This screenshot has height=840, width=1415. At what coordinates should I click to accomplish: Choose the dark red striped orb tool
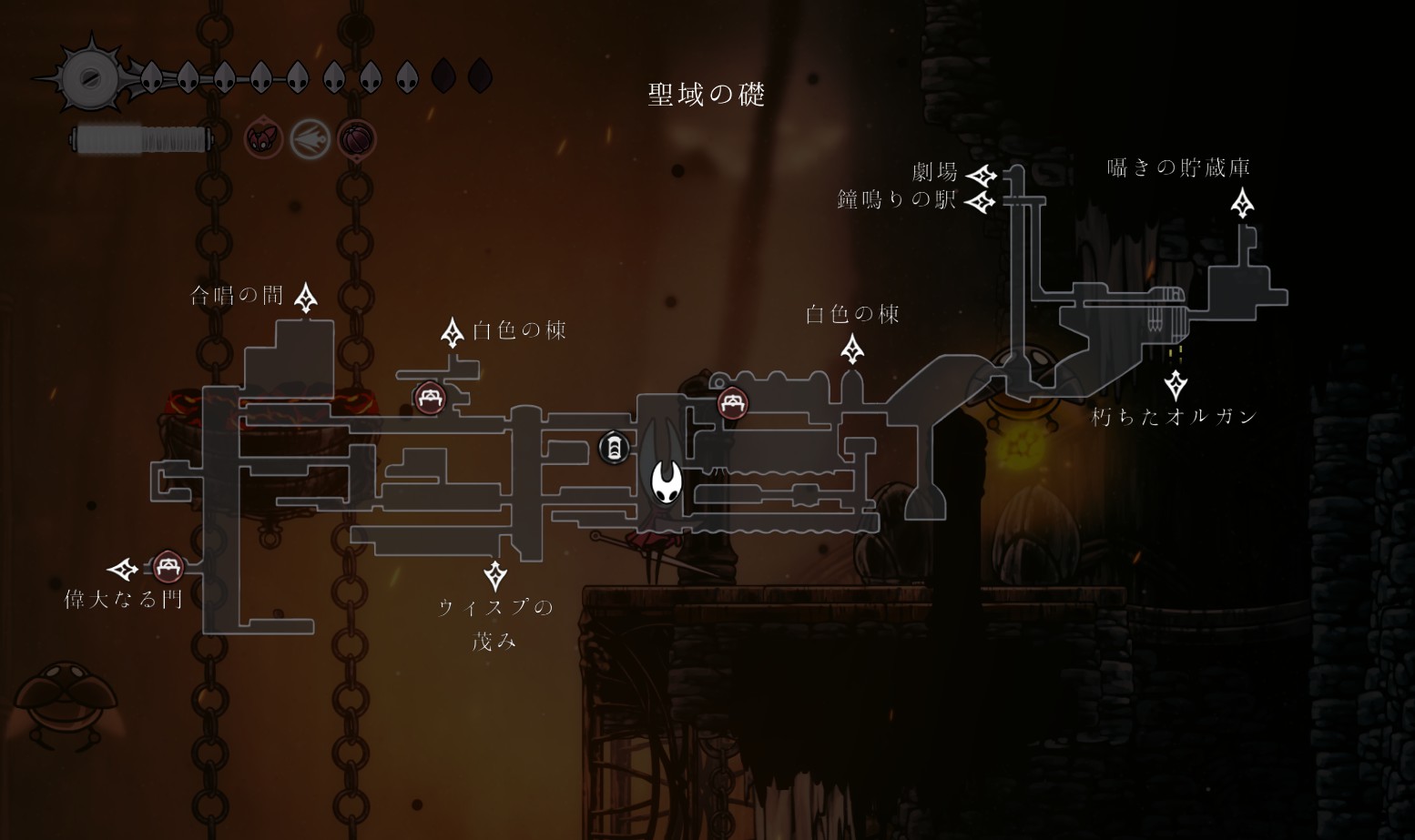point(356,140)
